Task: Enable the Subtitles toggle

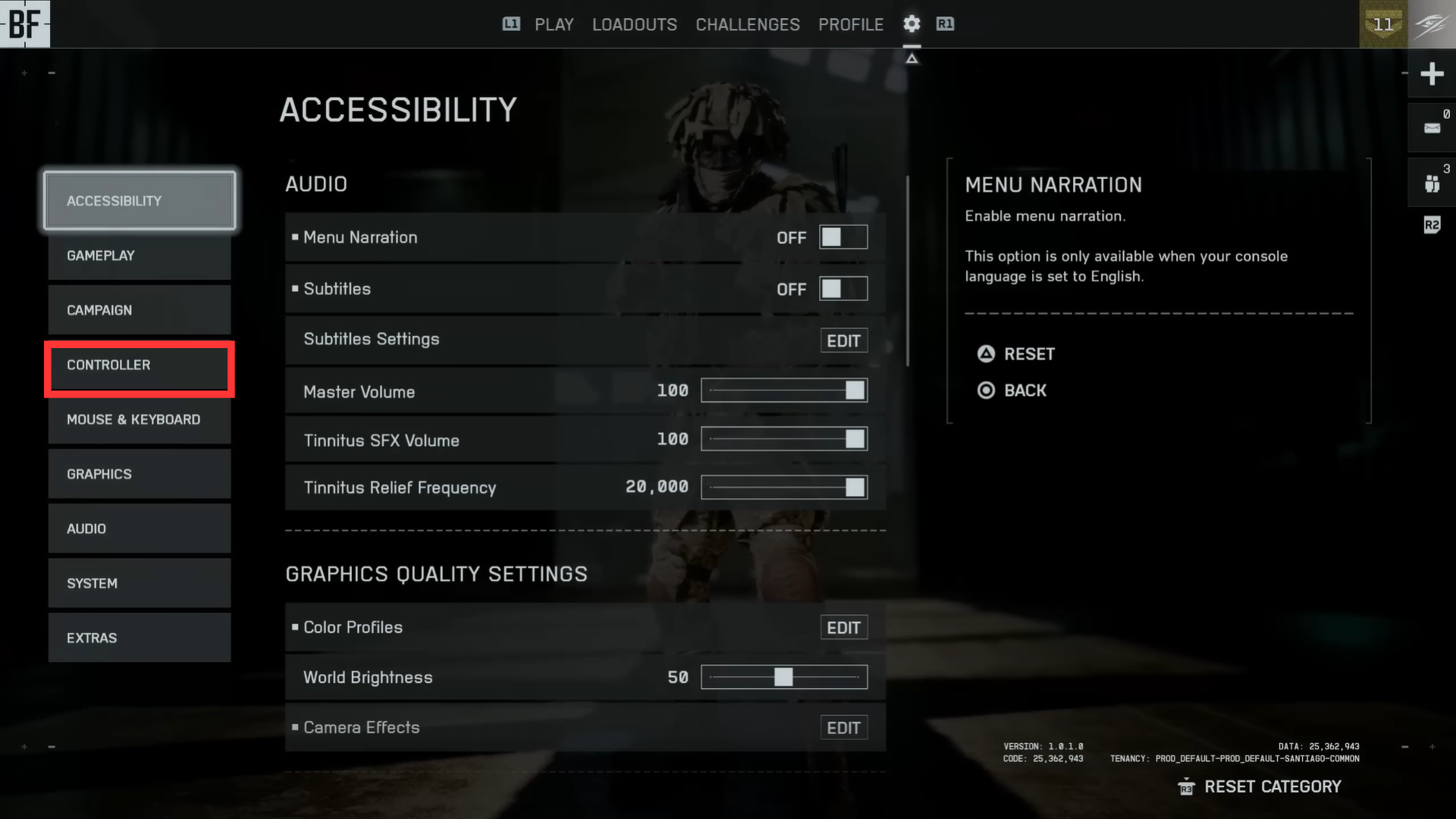Action: coord(843,290)
